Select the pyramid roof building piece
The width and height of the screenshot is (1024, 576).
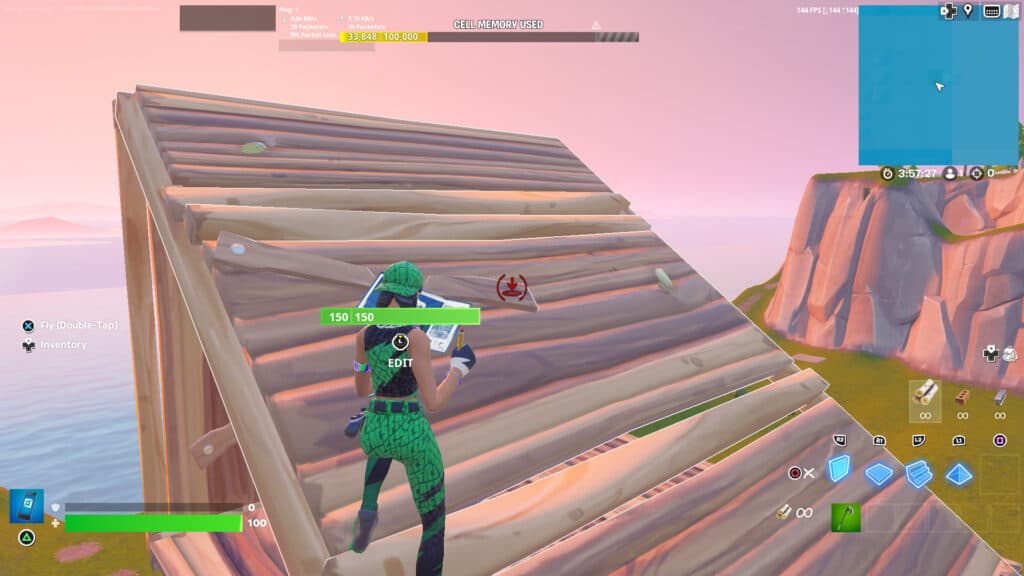pos(959,474)
